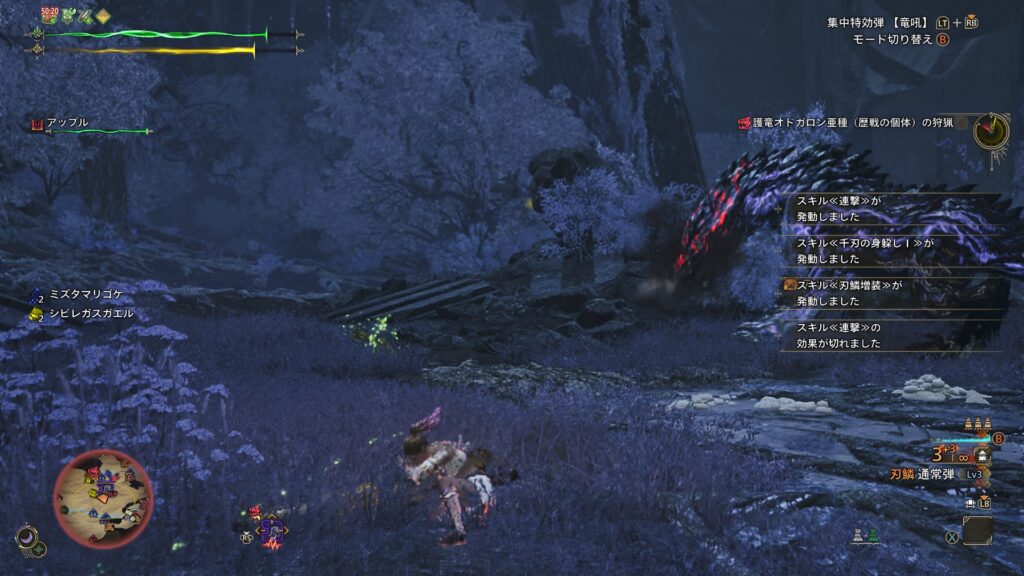Select the purple monster target icon
The width and height of the screenshot is (1024, 576).
271,532
